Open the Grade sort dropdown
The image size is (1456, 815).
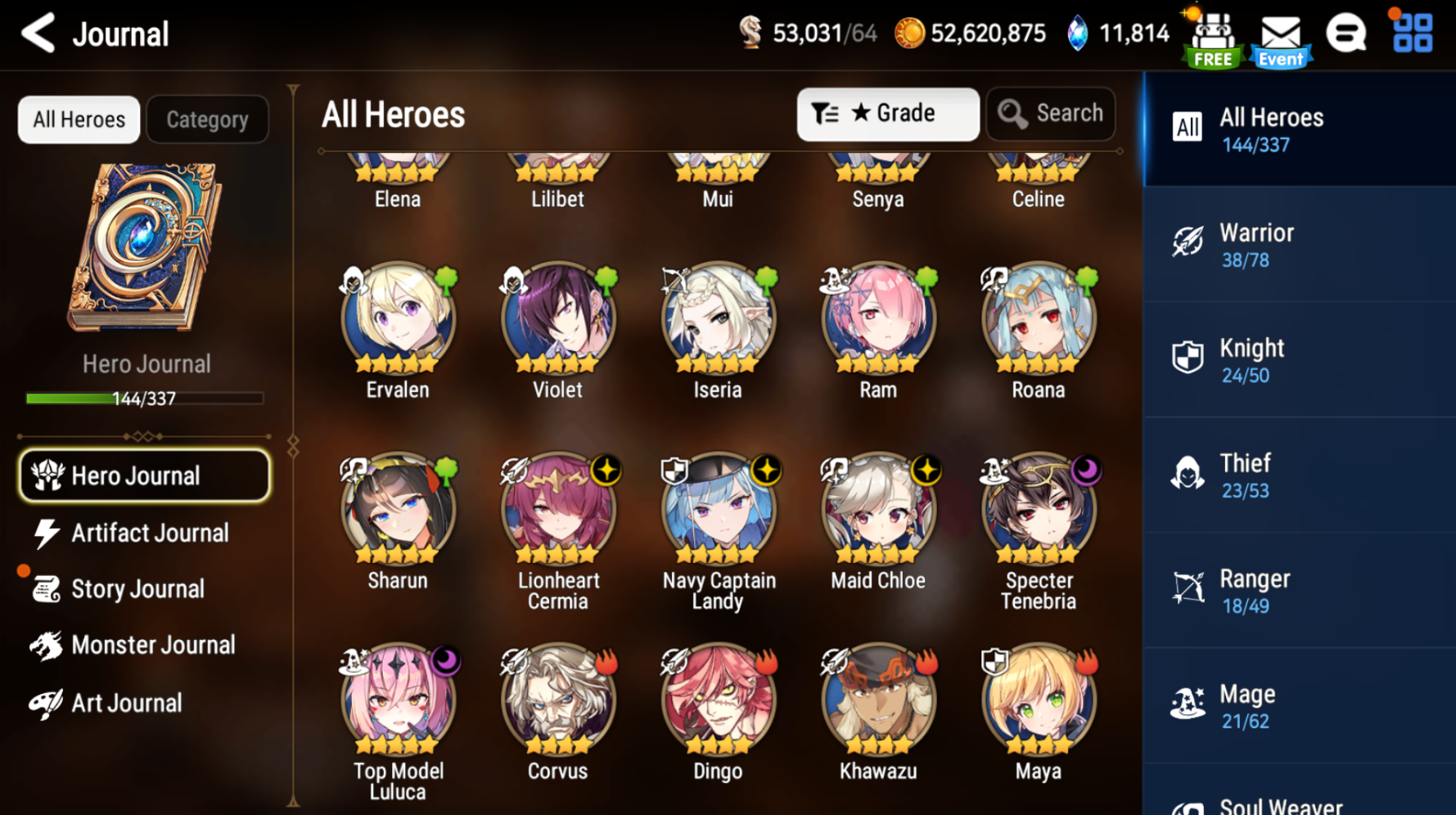click(887, 114)
